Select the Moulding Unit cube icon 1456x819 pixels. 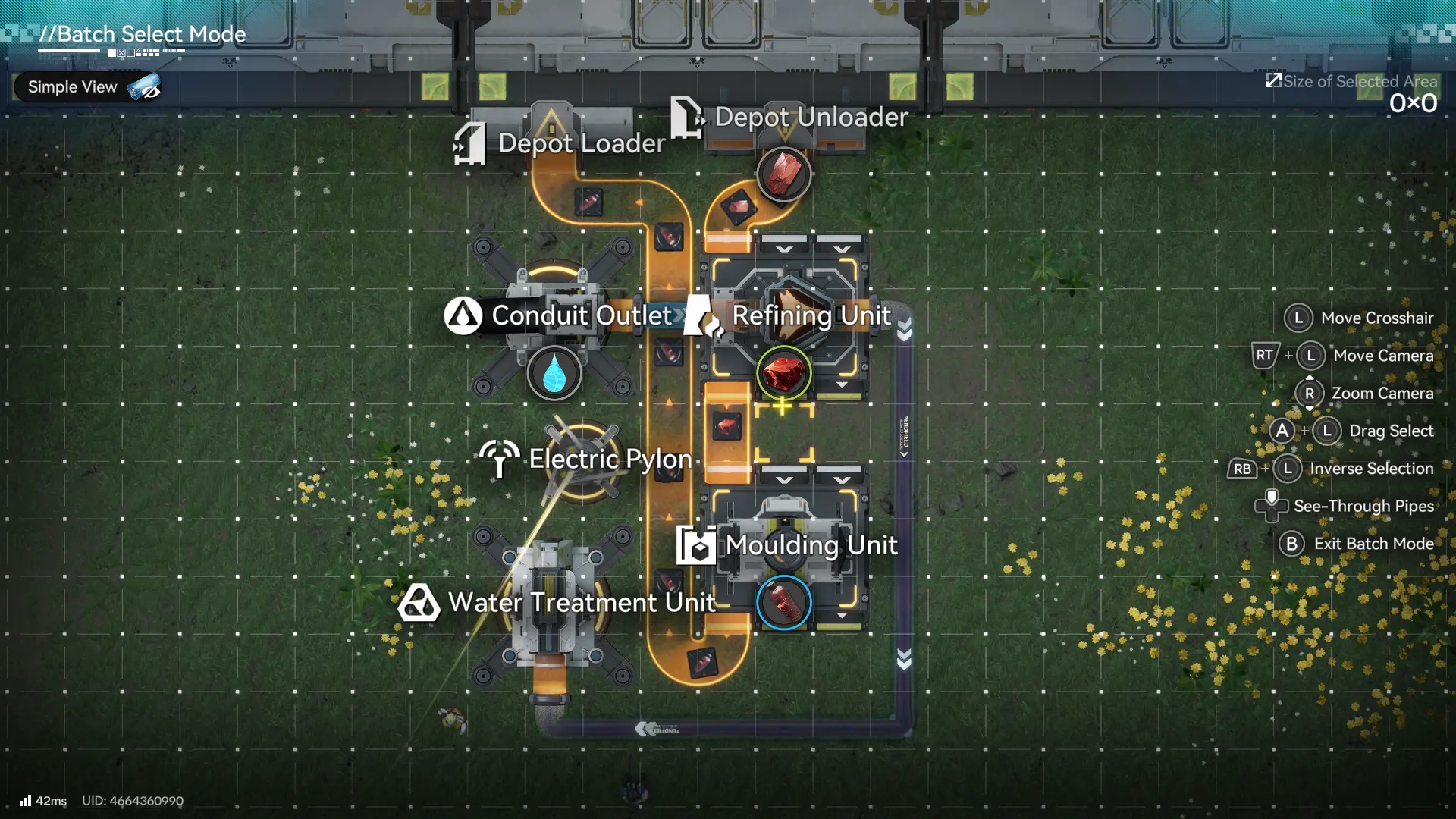point(698,544)
